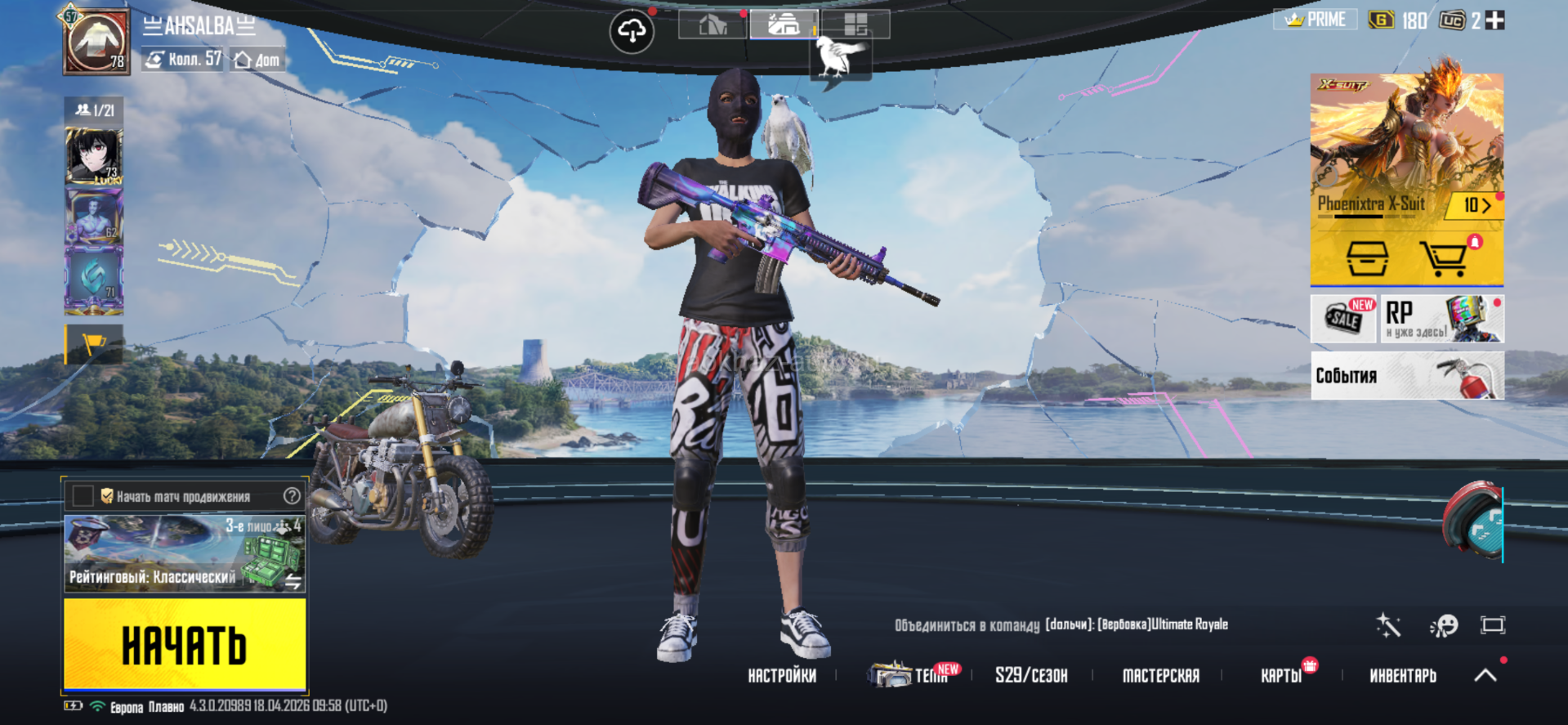Open the PRIME subscription badge
The image size is (1568, 725).
point(1315,20)
